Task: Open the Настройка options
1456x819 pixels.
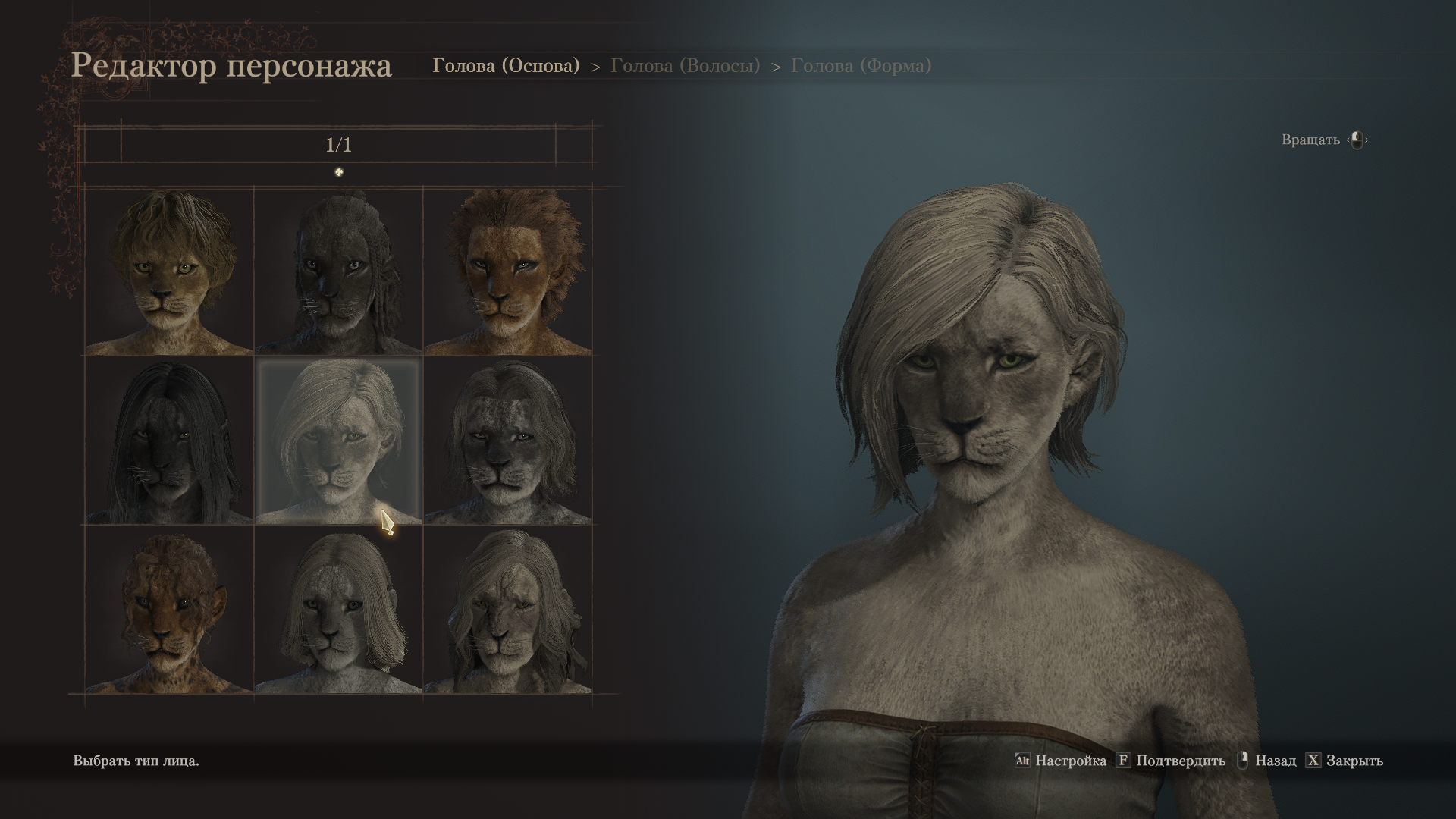Action: pyautogui.click(x=1061, y=761)
